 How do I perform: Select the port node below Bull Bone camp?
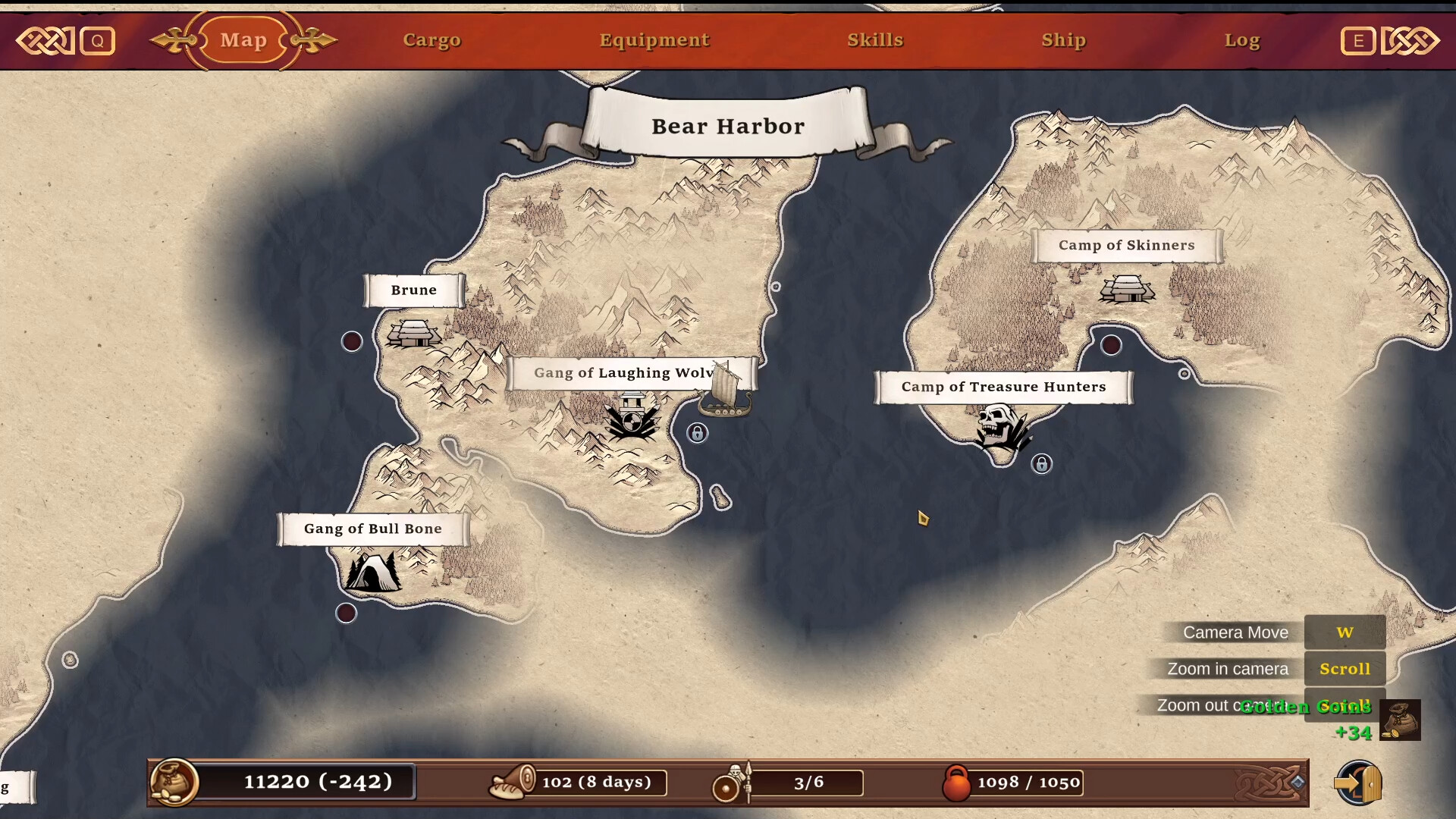pyautogui.click(x=346, y=613)
